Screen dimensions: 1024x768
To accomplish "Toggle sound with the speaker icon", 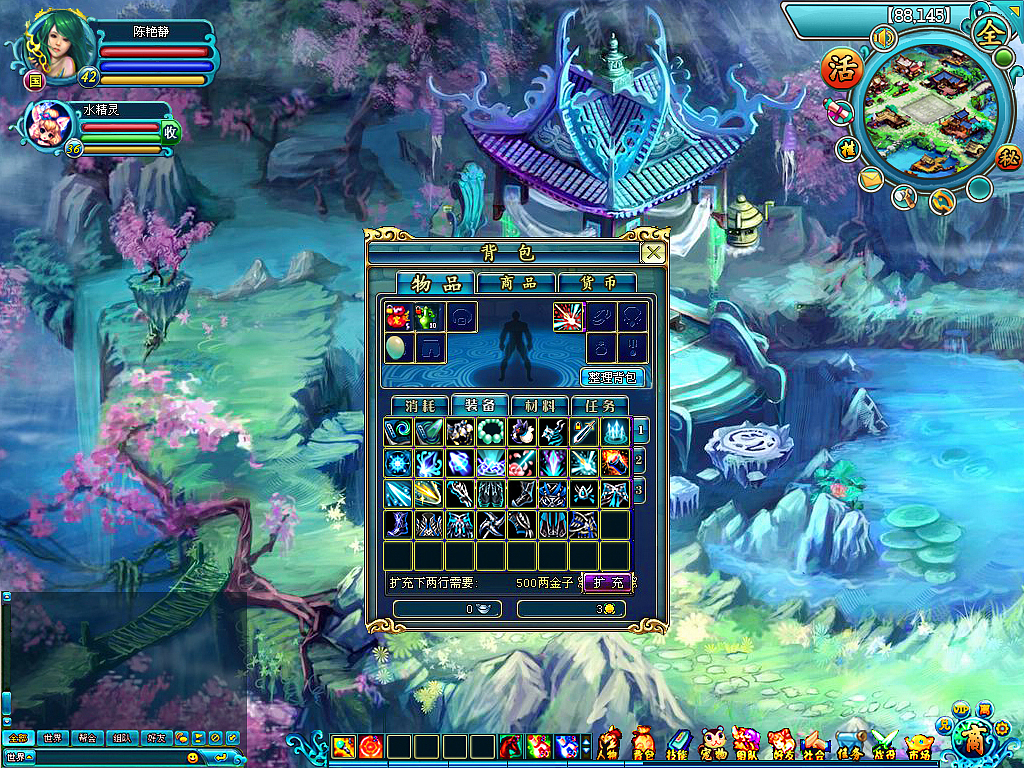I will [x=883, y=38].
